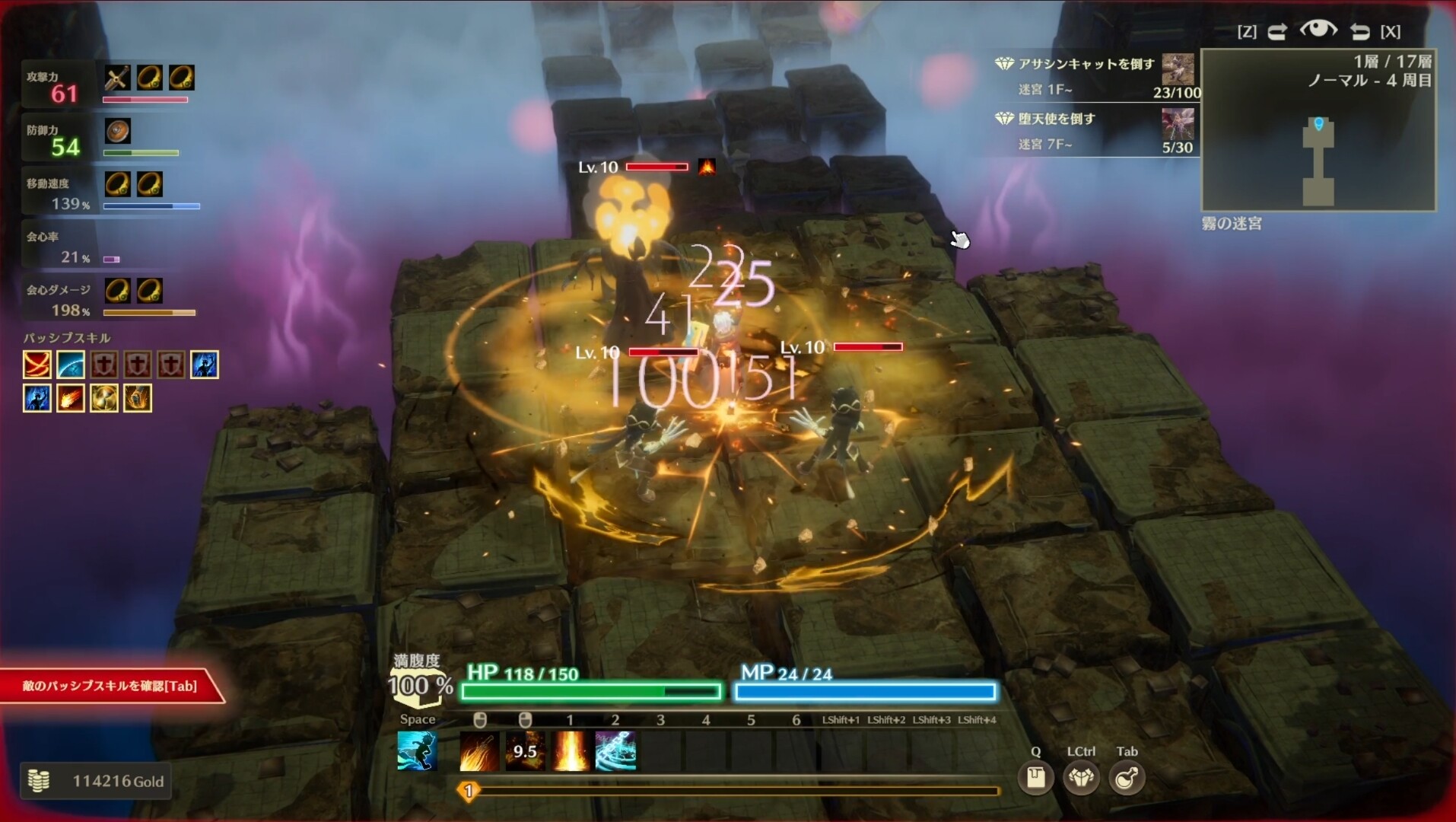Activate the cyan chain circle skill

615,751
